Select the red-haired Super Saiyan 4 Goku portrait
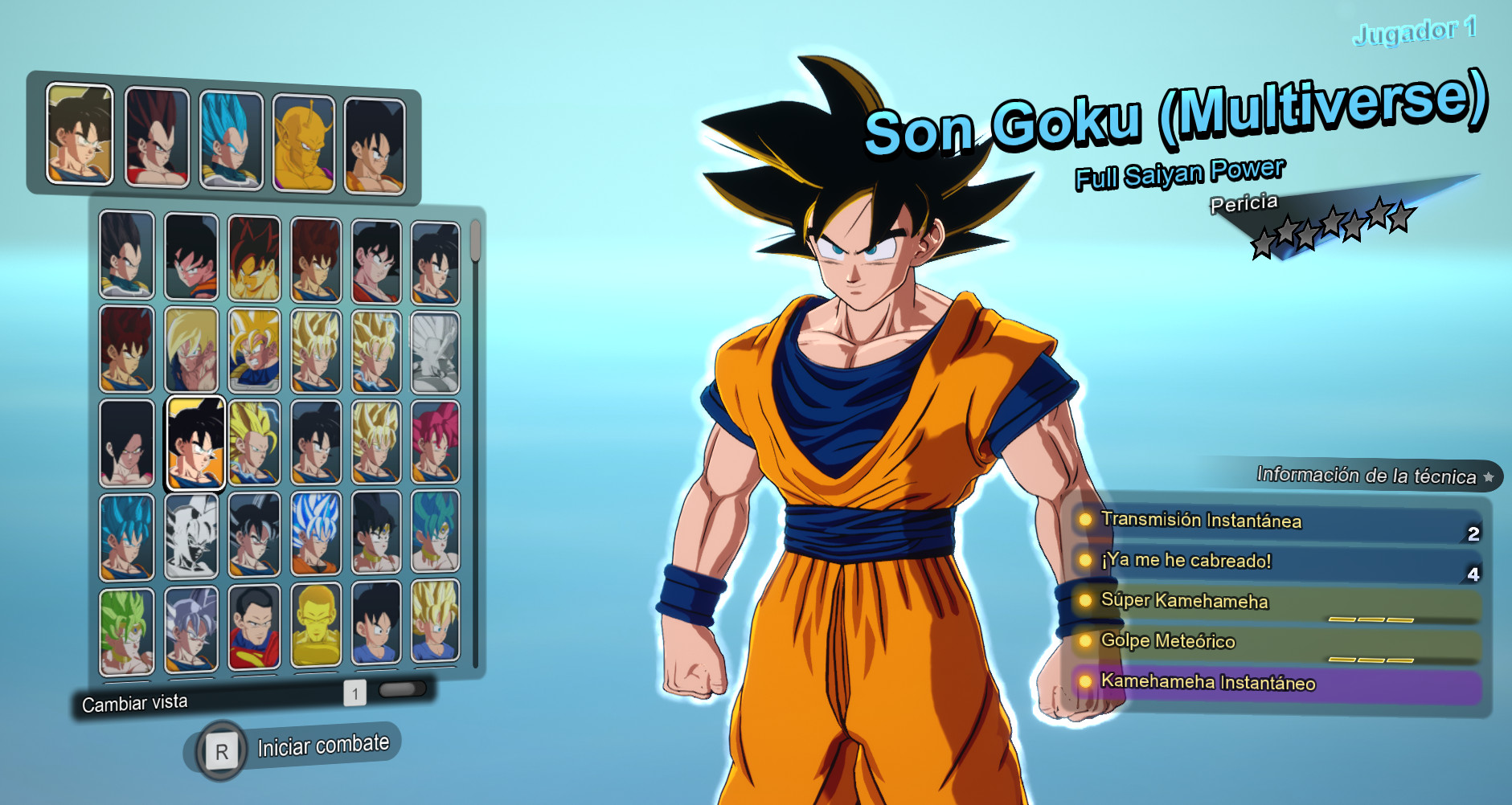This screenshot has width=1512, height=805. 254,256
